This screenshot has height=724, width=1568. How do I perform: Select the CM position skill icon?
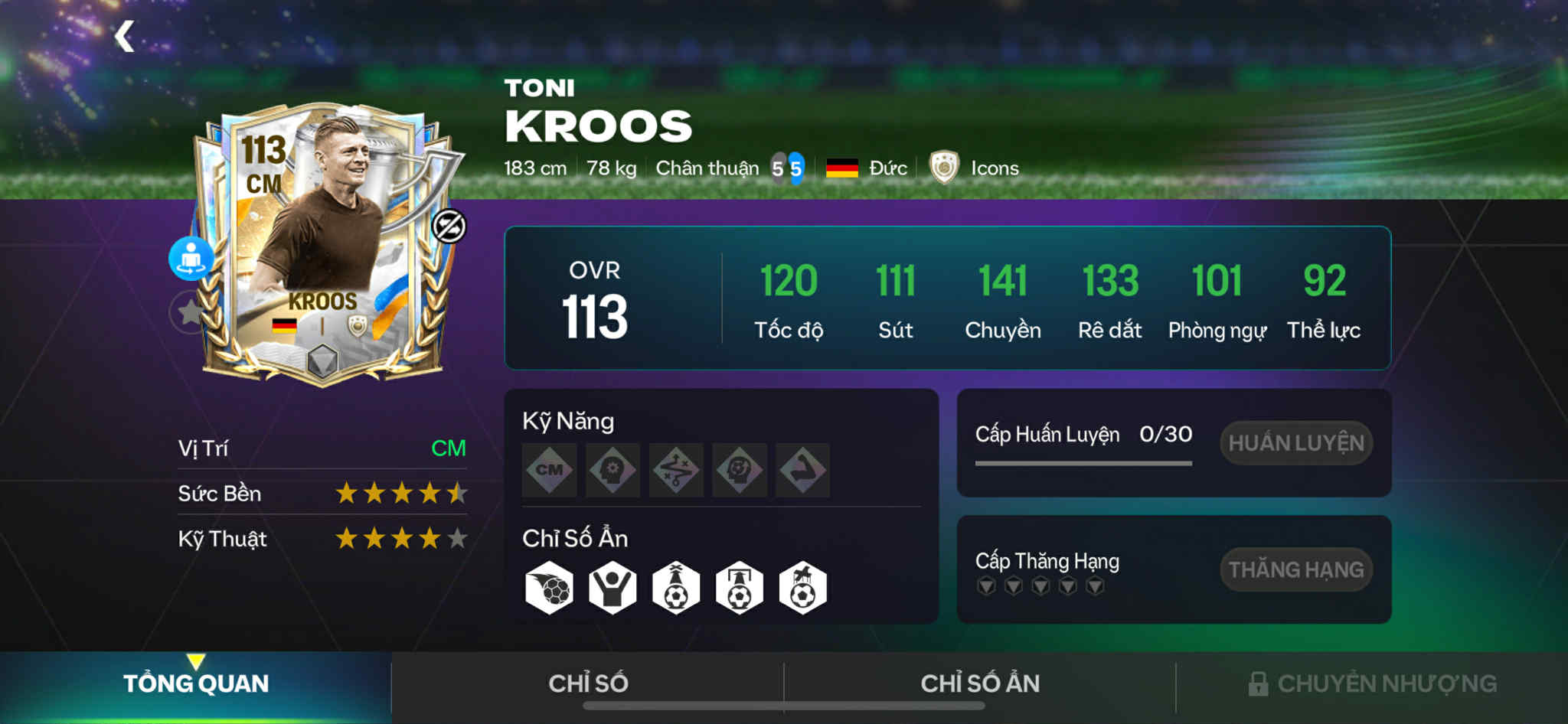549,470
